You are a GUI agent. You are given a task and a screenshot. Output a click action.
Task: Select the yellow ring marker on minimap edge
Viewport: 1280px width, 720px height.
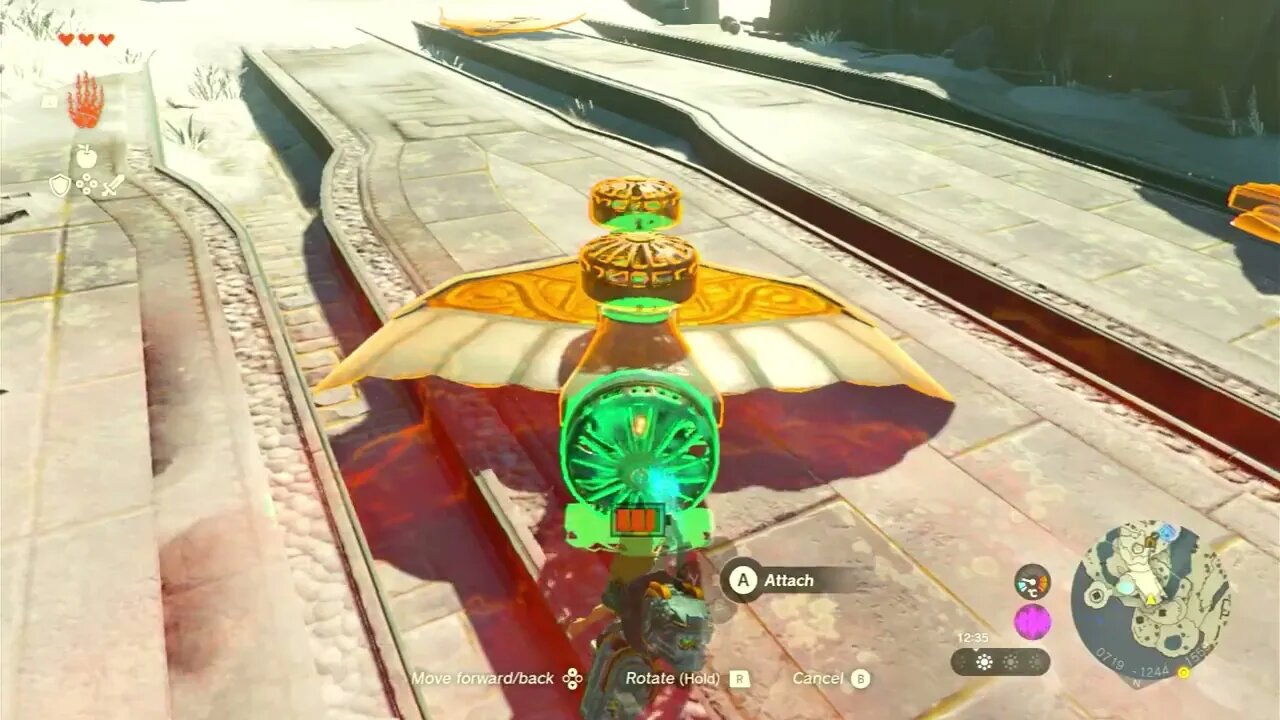[1184, 671]
